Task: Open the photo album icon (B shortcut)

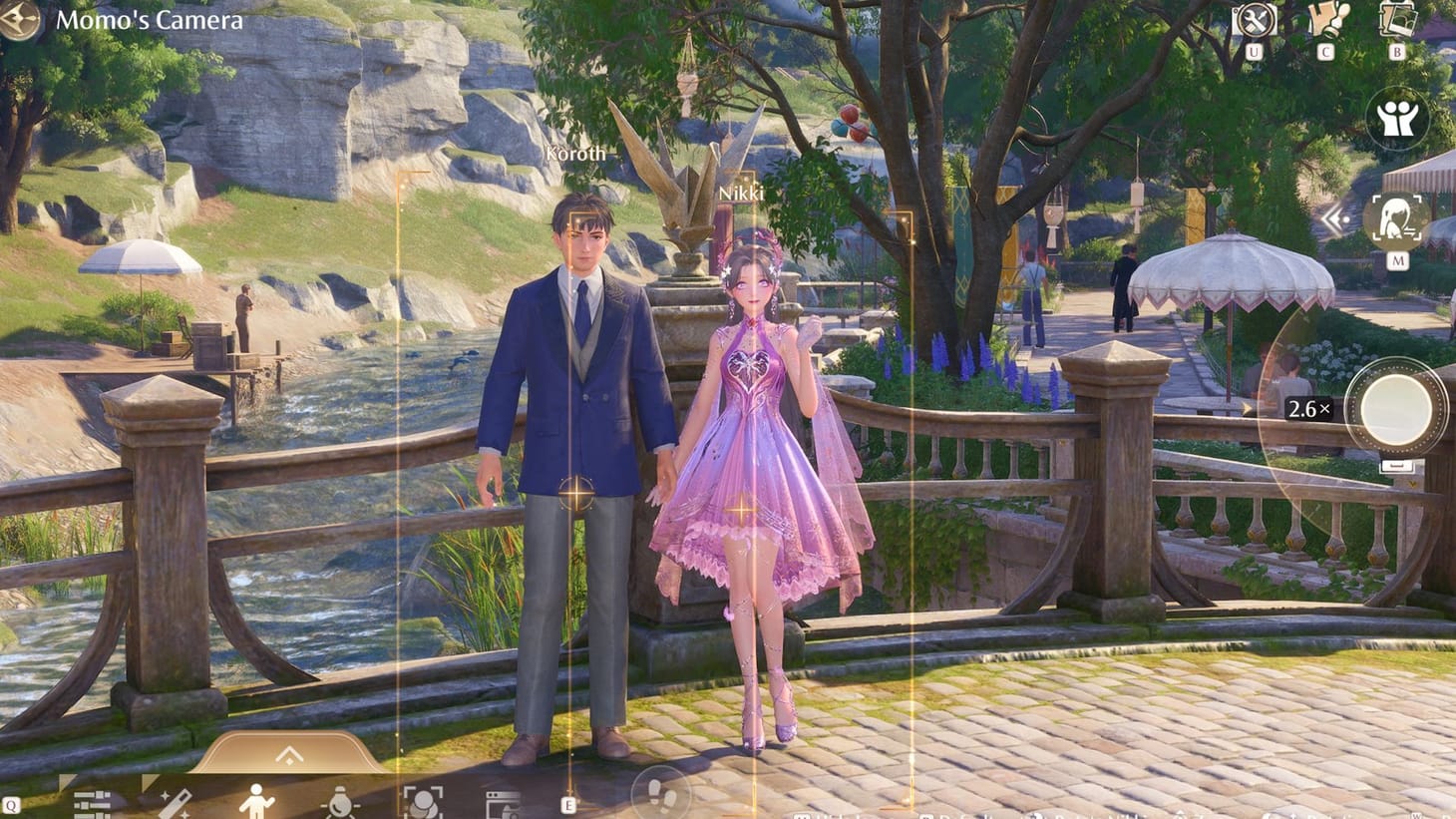Action: pyautogui.click(x=1397, y=20)
